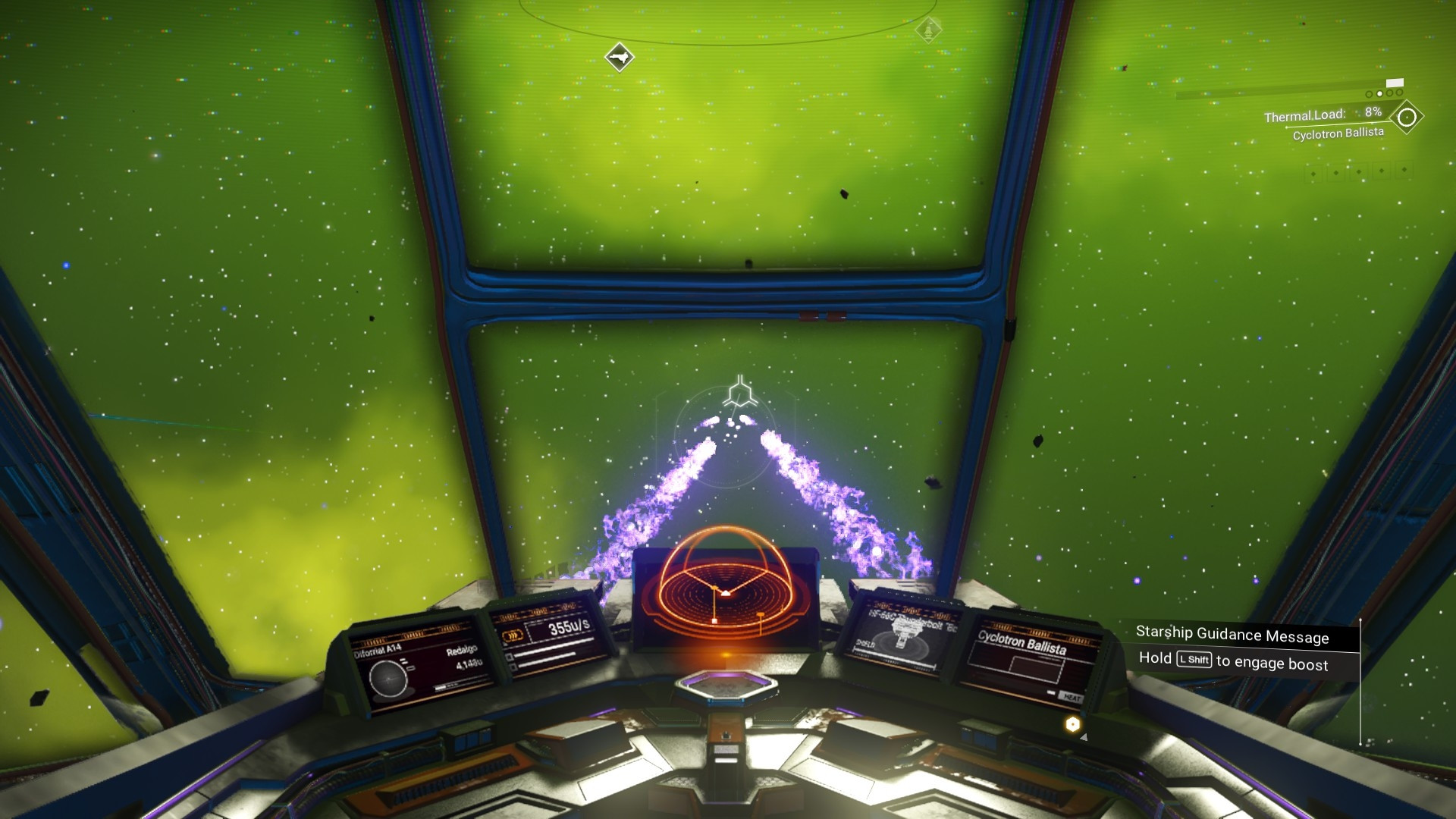This screenshot has height=819, width=1456.
Task: Open the Starship Guidance Message notification
Action: click(x=1232, y=635)
